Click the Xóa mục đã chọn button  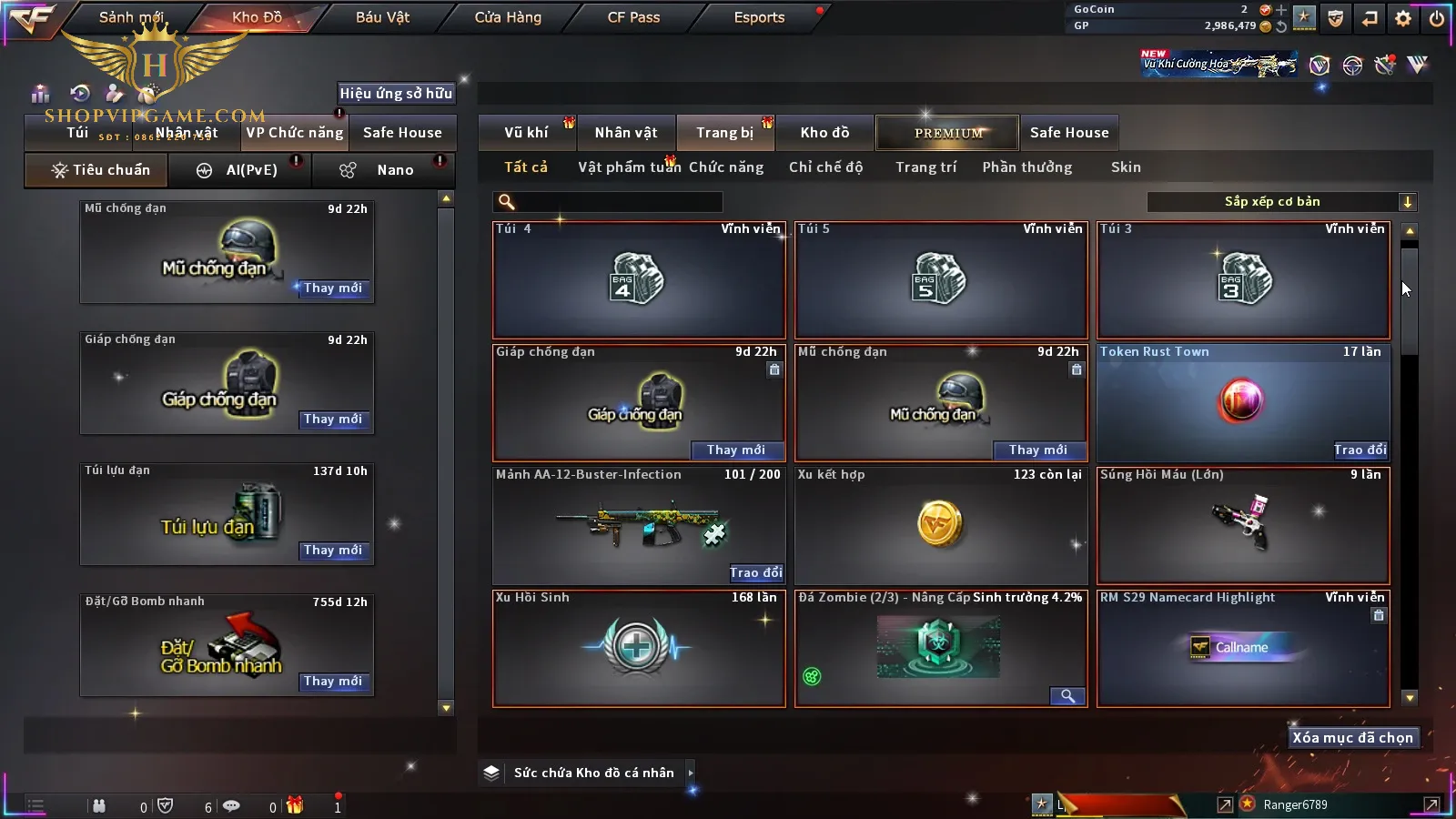[x=1352, y=737]
